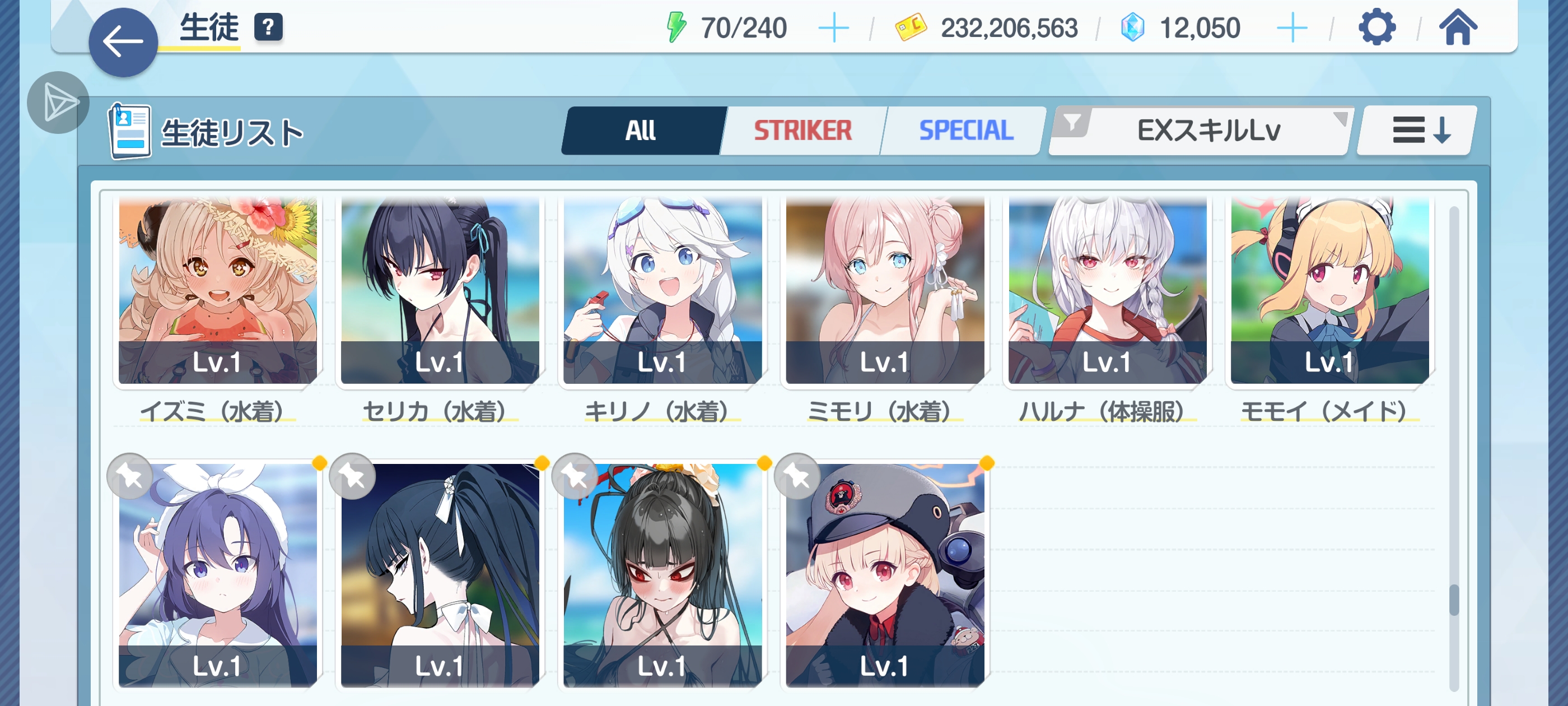1568x706 pixels.
Task: Go back with the arrow button
Action: [x=123, y=42]
